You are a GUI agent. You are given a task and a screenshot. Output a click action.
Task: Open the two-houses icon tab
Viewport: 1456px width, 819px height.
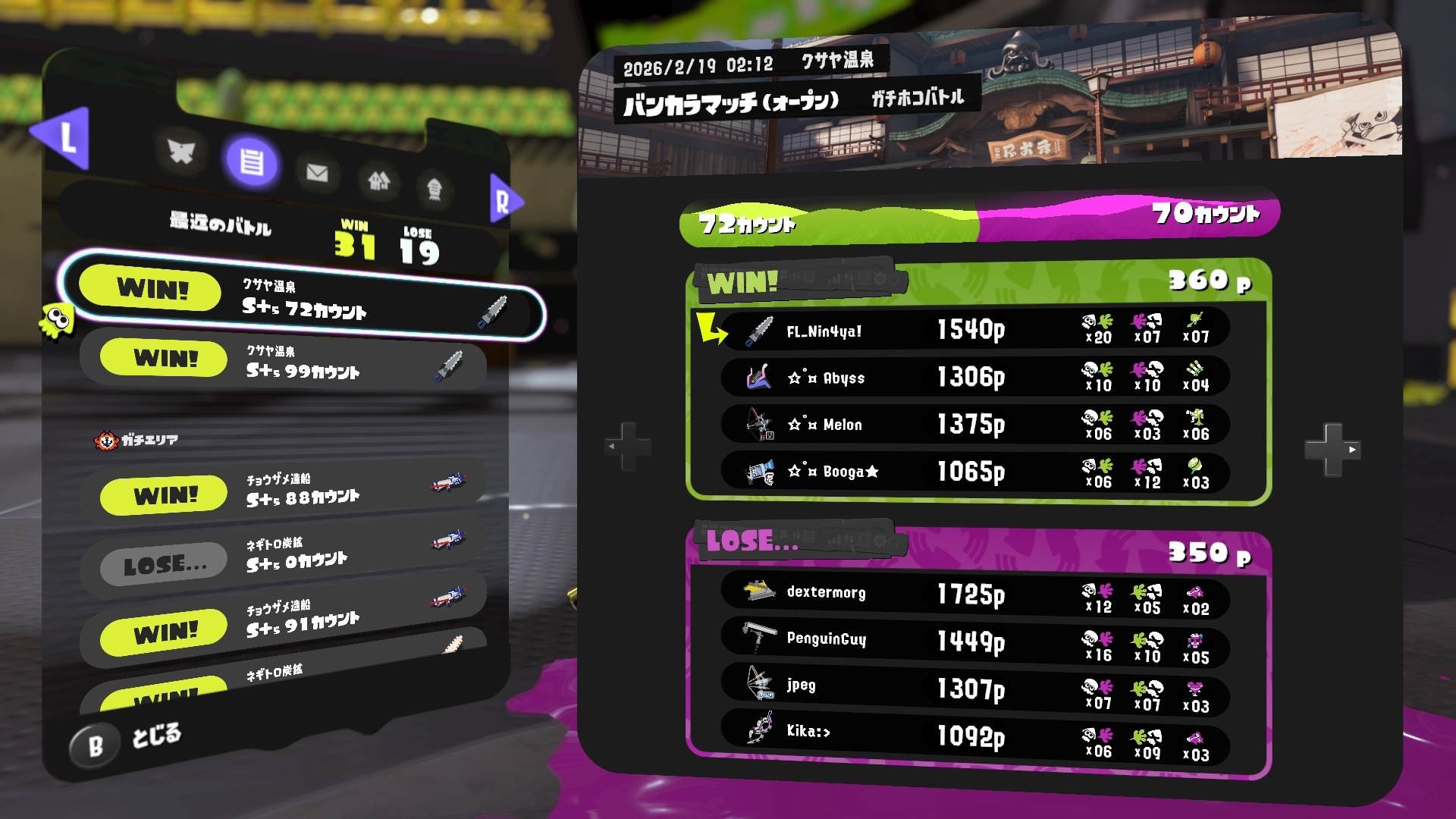pos(379,180)
